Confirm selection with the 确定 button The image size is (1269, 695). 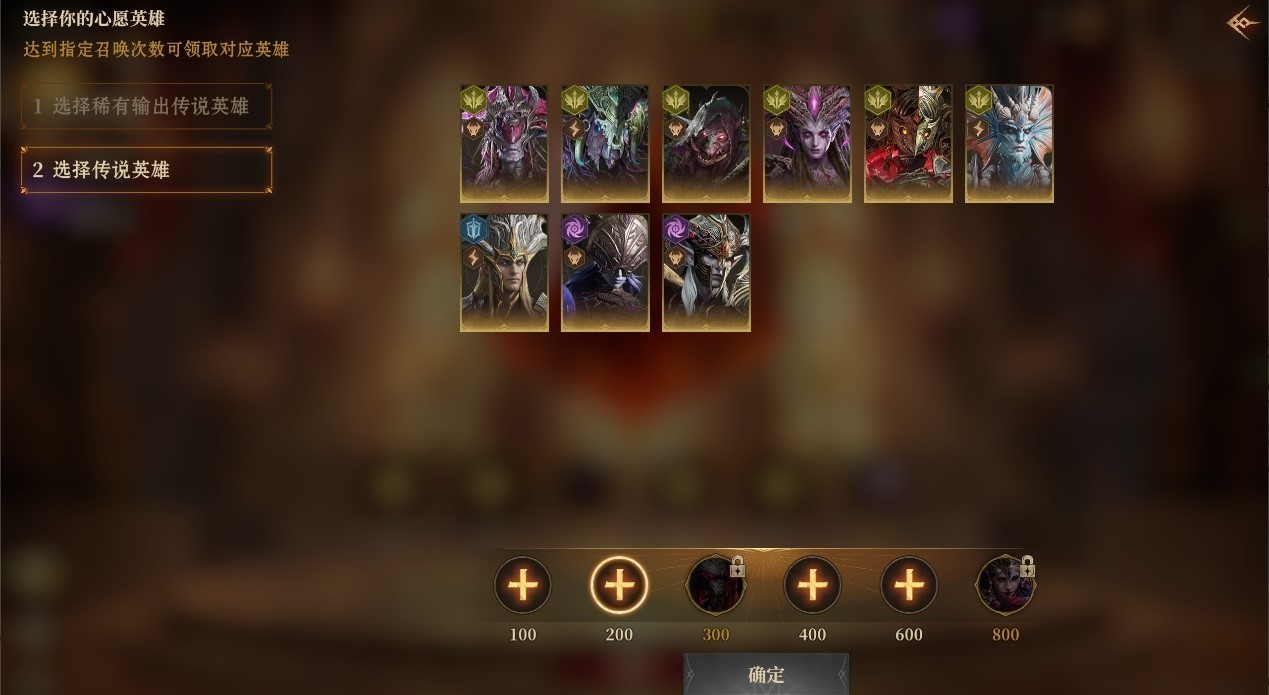[766, 675]
